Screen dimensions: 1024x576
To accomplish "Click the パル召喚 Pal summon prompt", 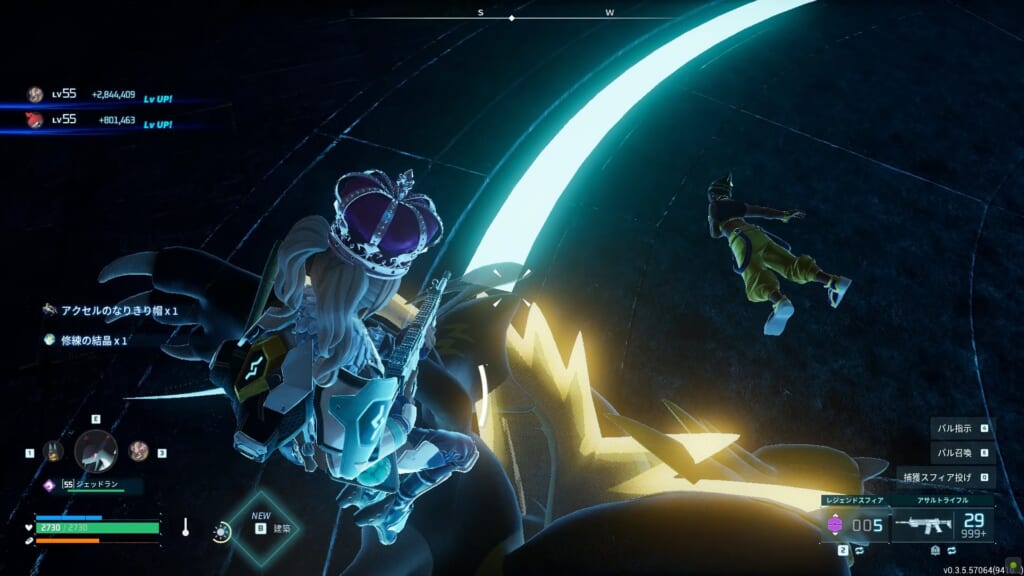I will (x=962, y=452).
